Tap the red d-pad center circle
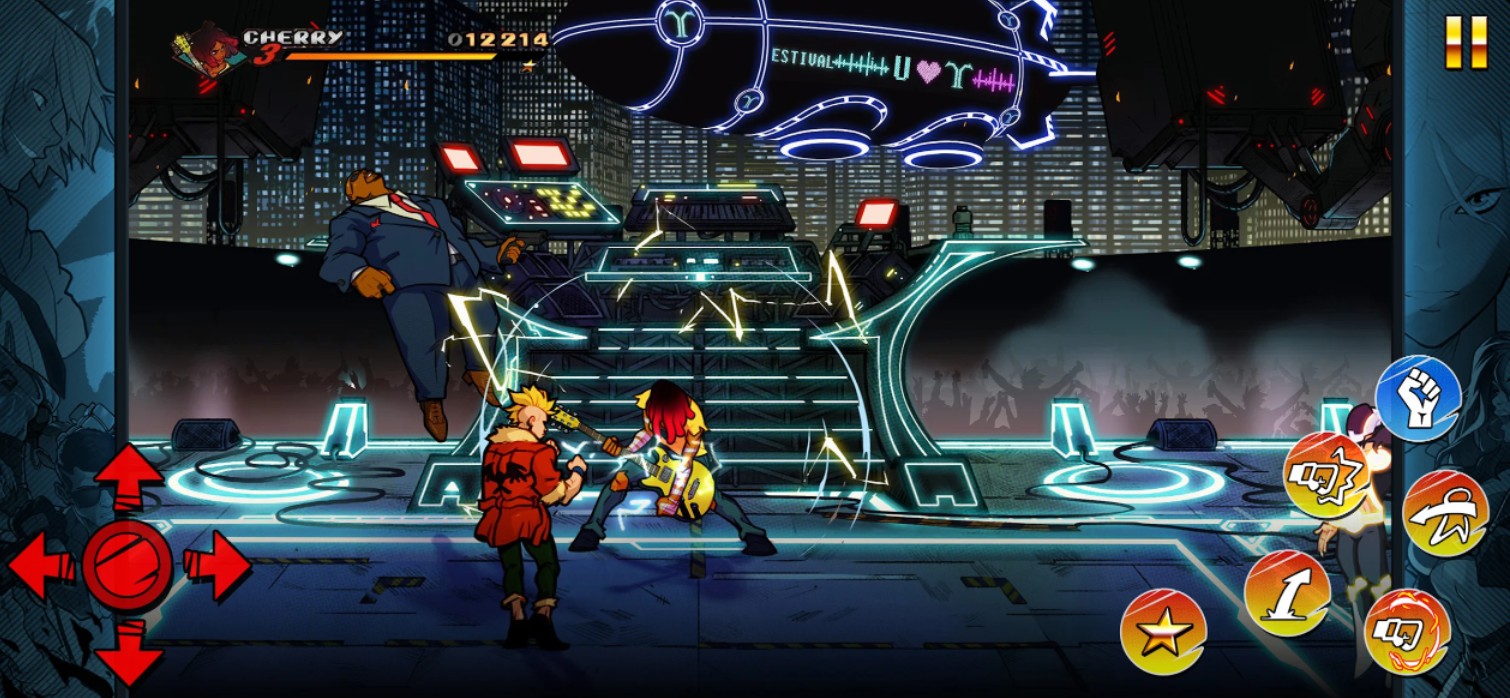The image size is (1510, 698). (x=127, y=565)
